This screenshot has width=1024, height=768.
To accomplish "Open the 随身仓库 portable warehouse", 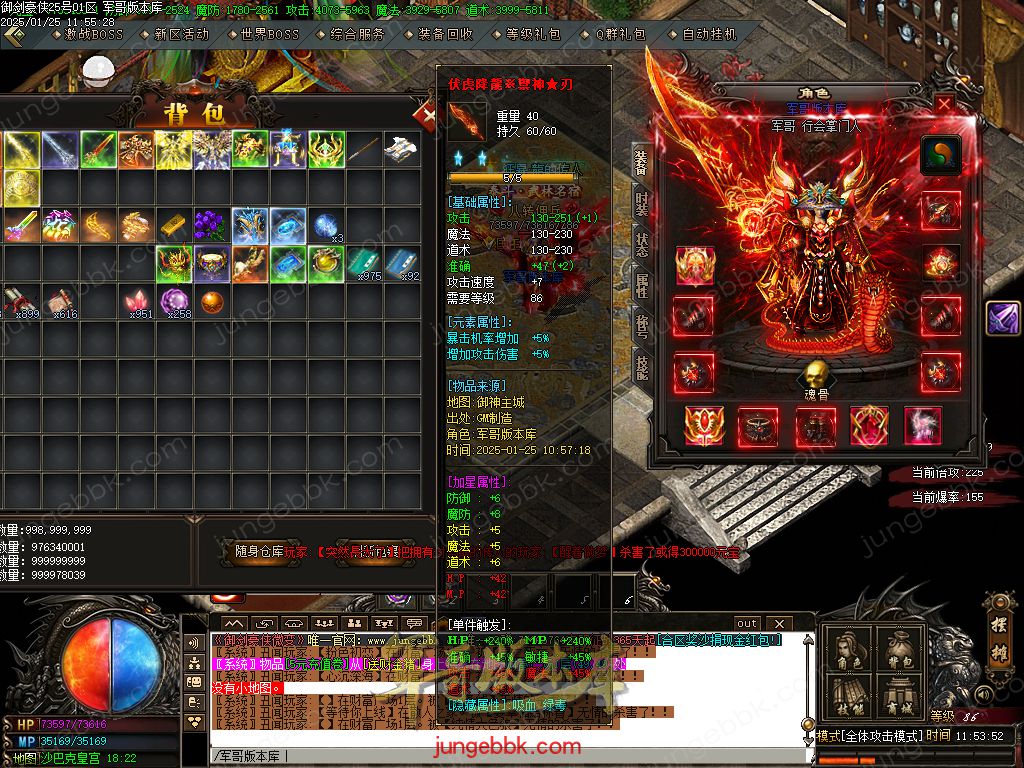I will coord(259,551).
